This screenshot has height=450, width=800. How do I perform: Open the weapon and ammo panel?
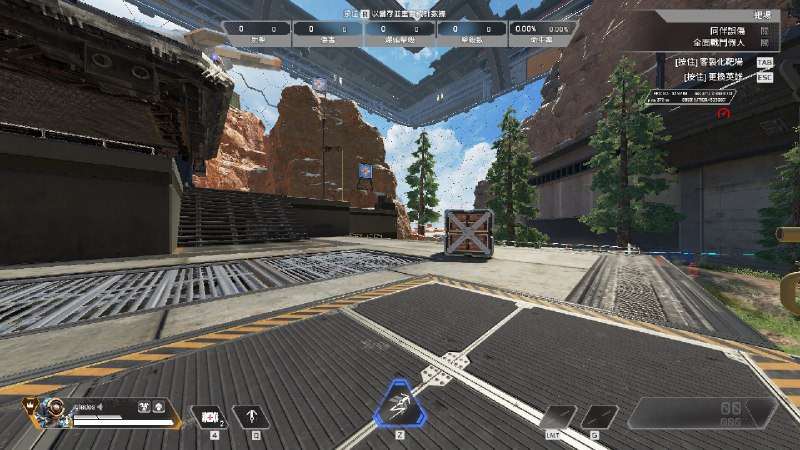(x=700, y=413)
